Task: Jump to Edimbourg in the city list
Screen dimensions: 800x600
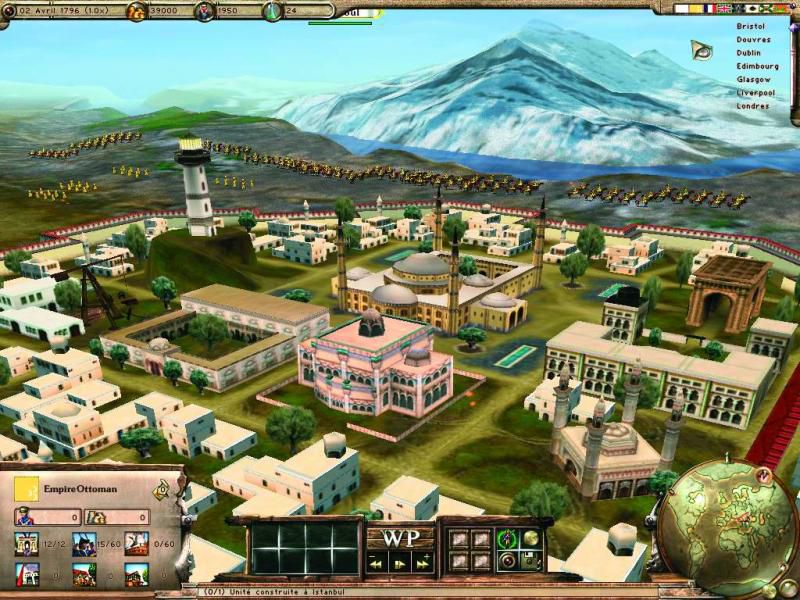Action: [x=757, y=66]
